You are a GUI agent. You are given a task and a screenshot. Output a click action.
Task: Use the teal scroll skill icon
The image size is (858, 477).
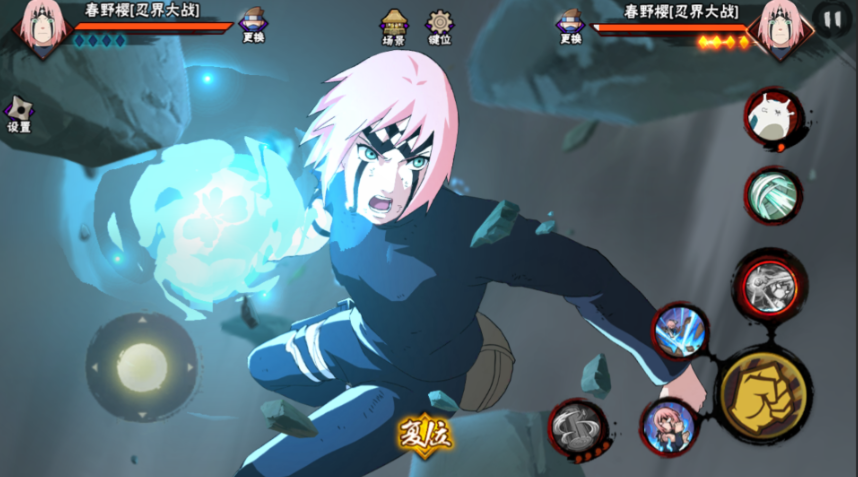click(773, 195)
